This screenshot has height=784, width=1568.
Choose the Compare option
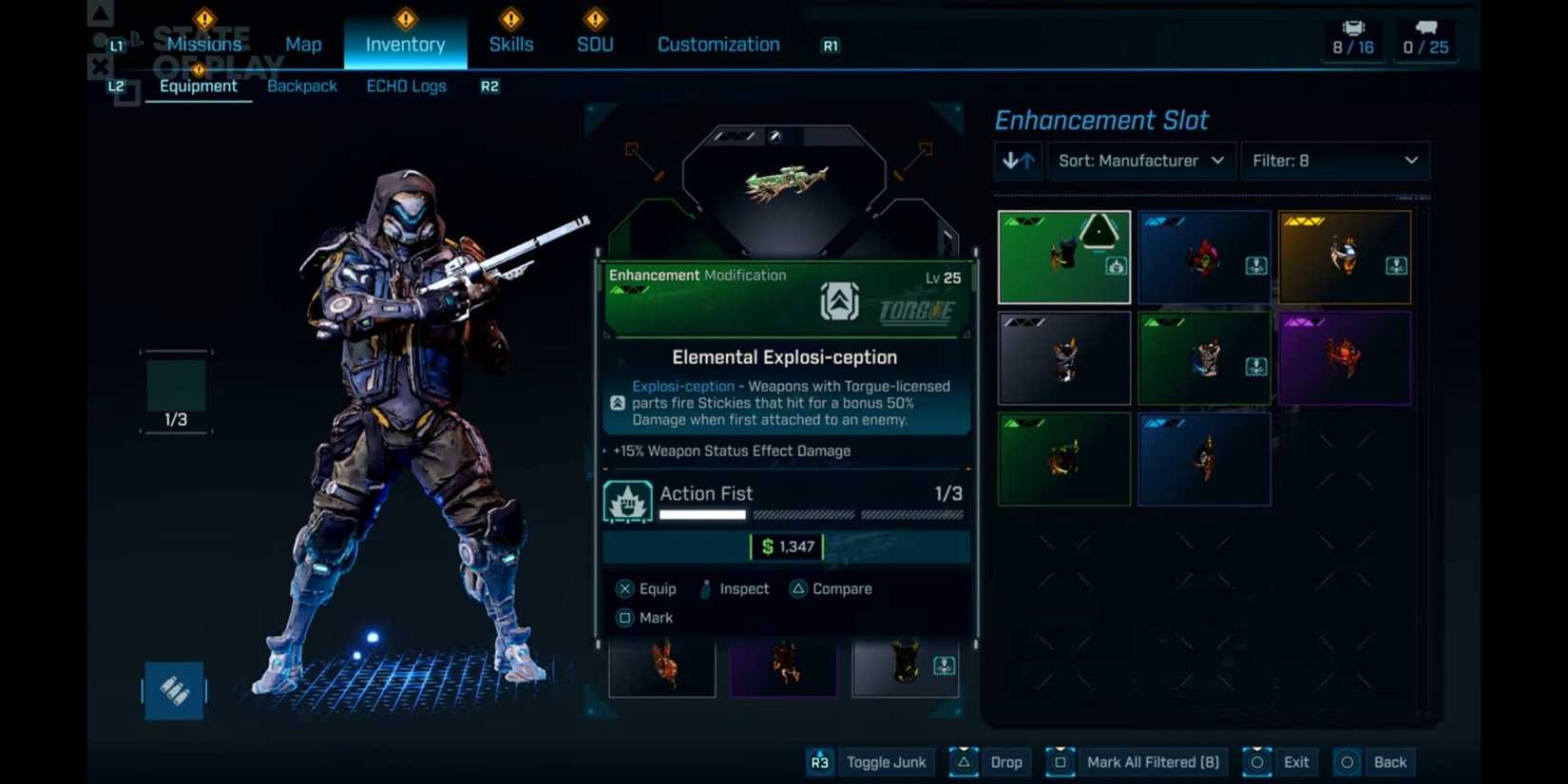click(831, 588)
